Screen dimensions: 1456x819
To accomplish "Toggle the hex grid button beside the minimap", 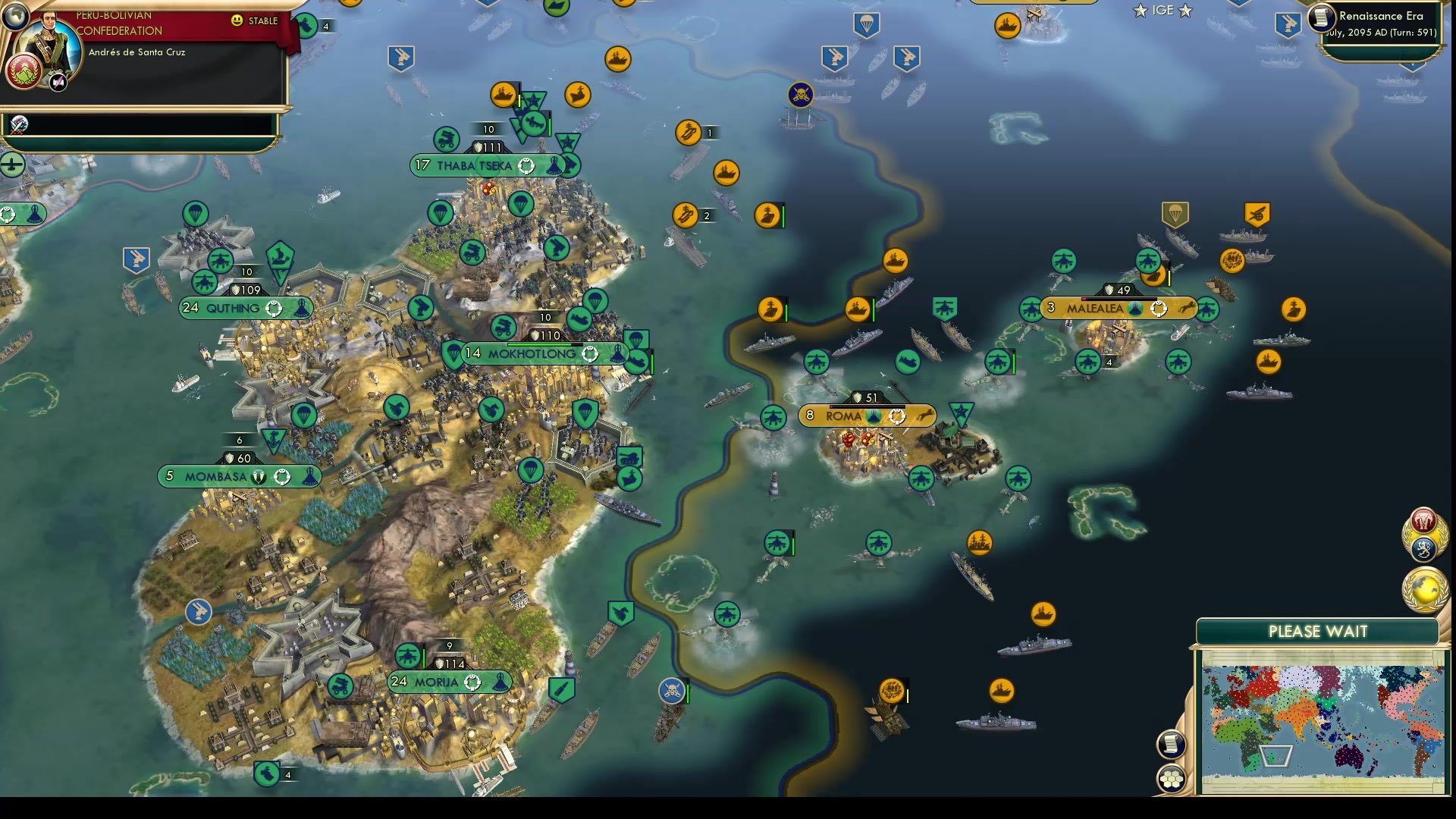I will [x=1172, y=777].
